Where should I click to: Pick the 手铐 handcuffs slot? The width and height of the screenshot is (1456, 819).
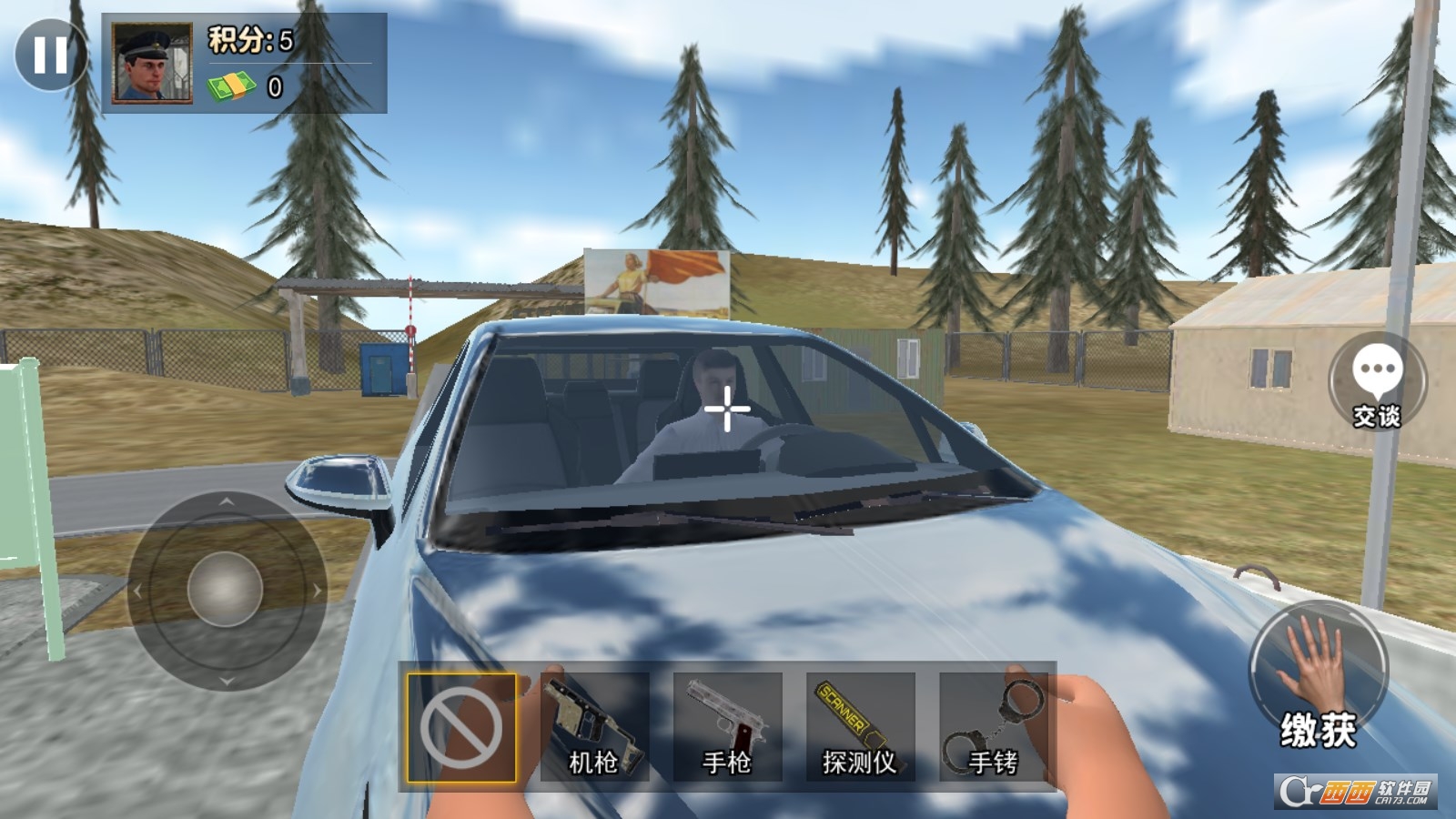pos(993,727)
